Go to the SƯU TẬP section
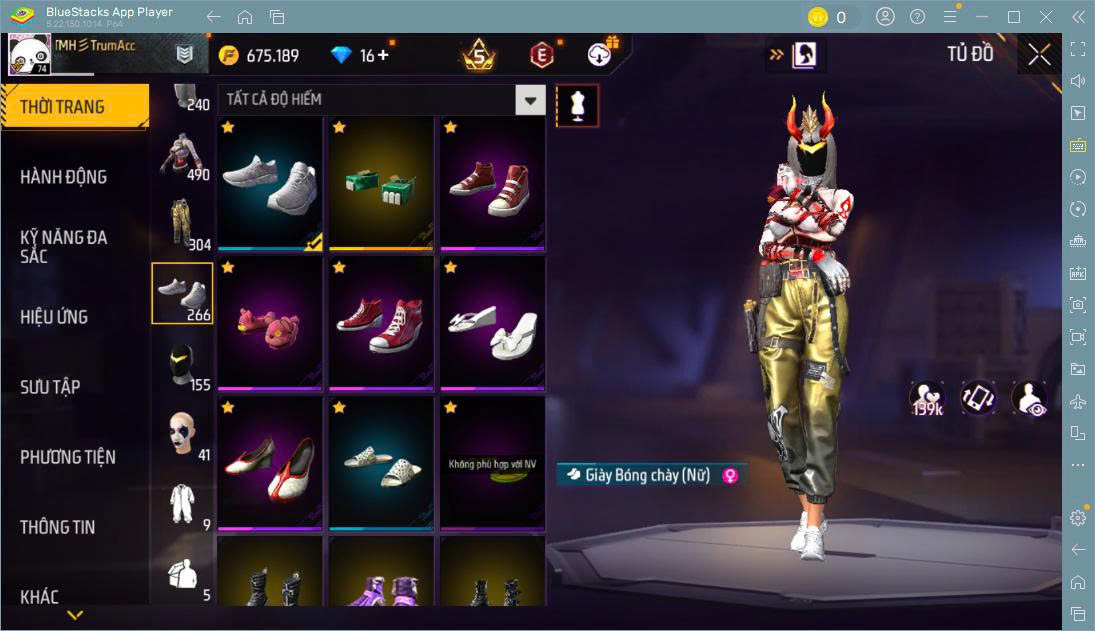 50,387
